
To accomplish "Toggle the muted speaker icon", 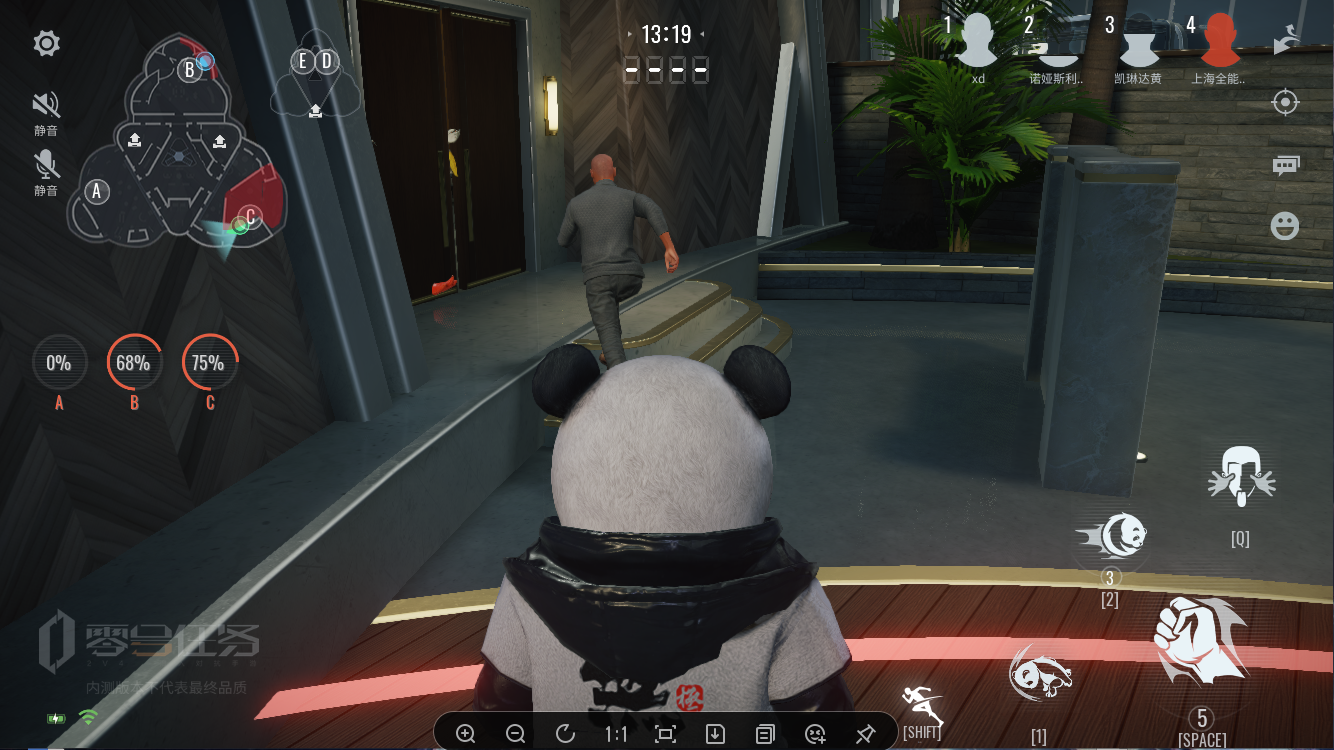I will click(46, 105).
